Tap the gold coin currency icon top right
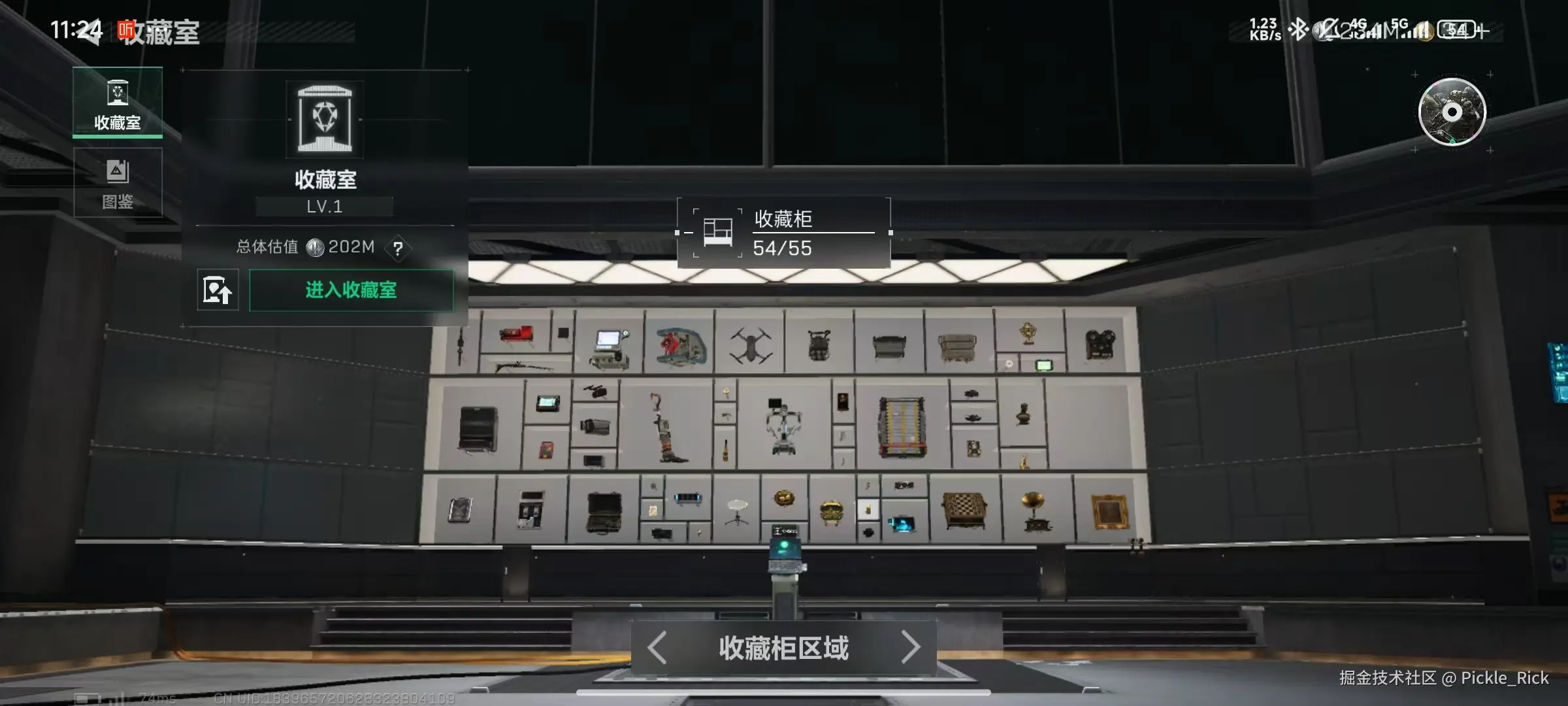 click(x=1424, y=32)
